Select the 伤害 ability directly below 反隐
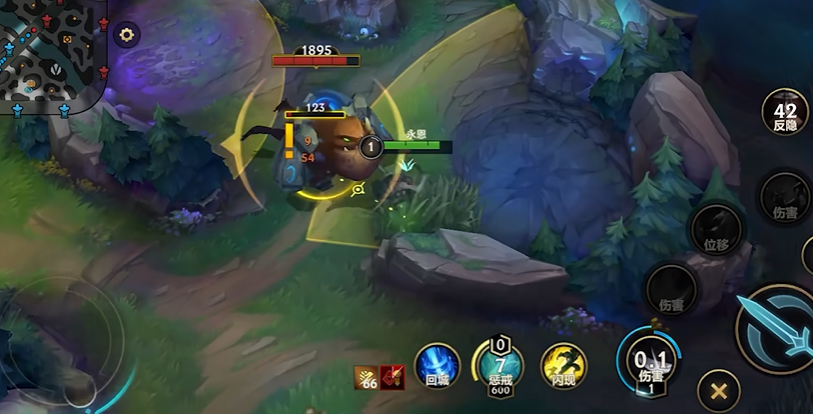Screen dimensions: 813x414 pyautogui.click(x=785, y=198)
